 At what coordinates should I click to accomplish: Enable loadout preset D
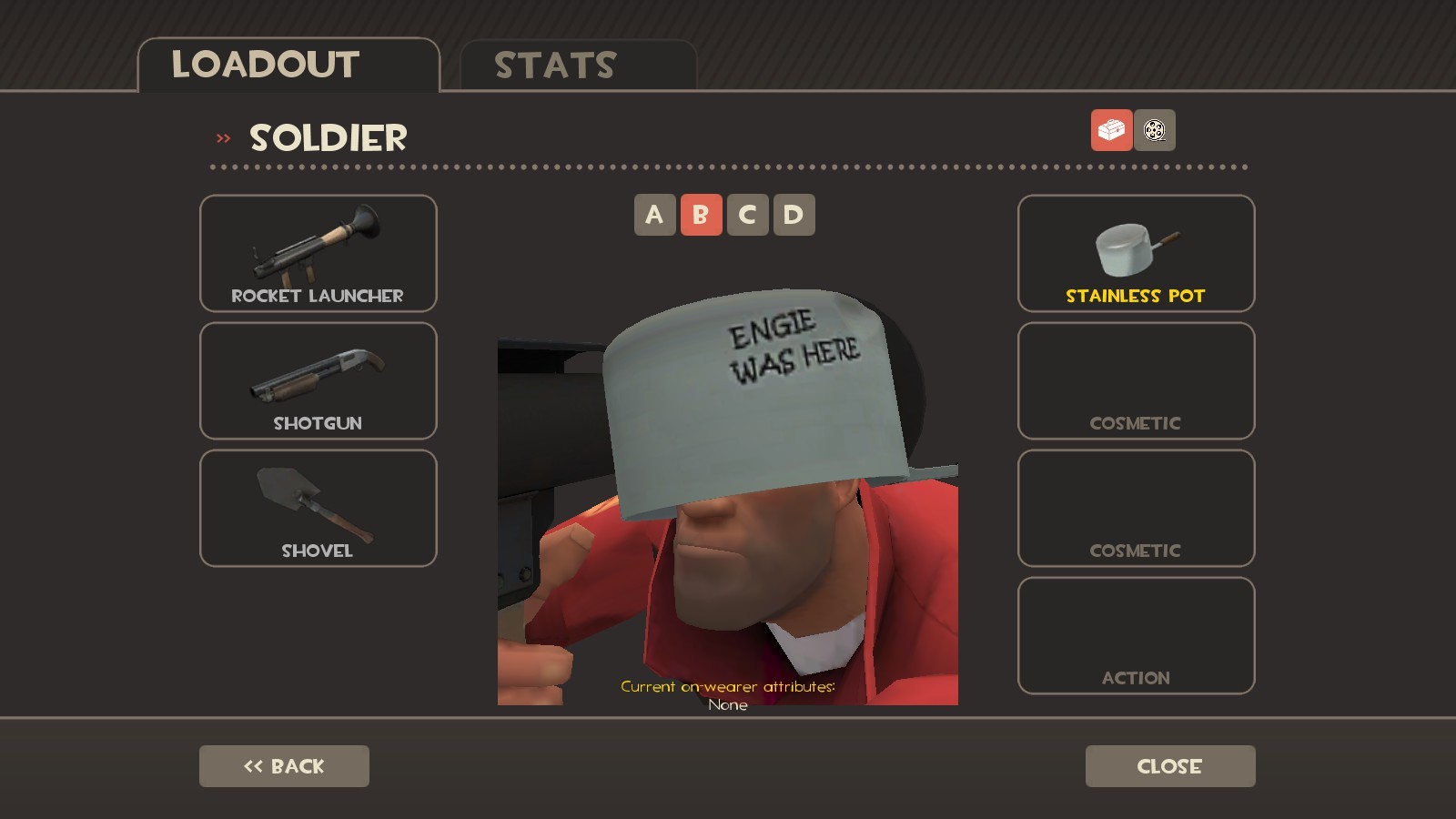pos(793,215)
